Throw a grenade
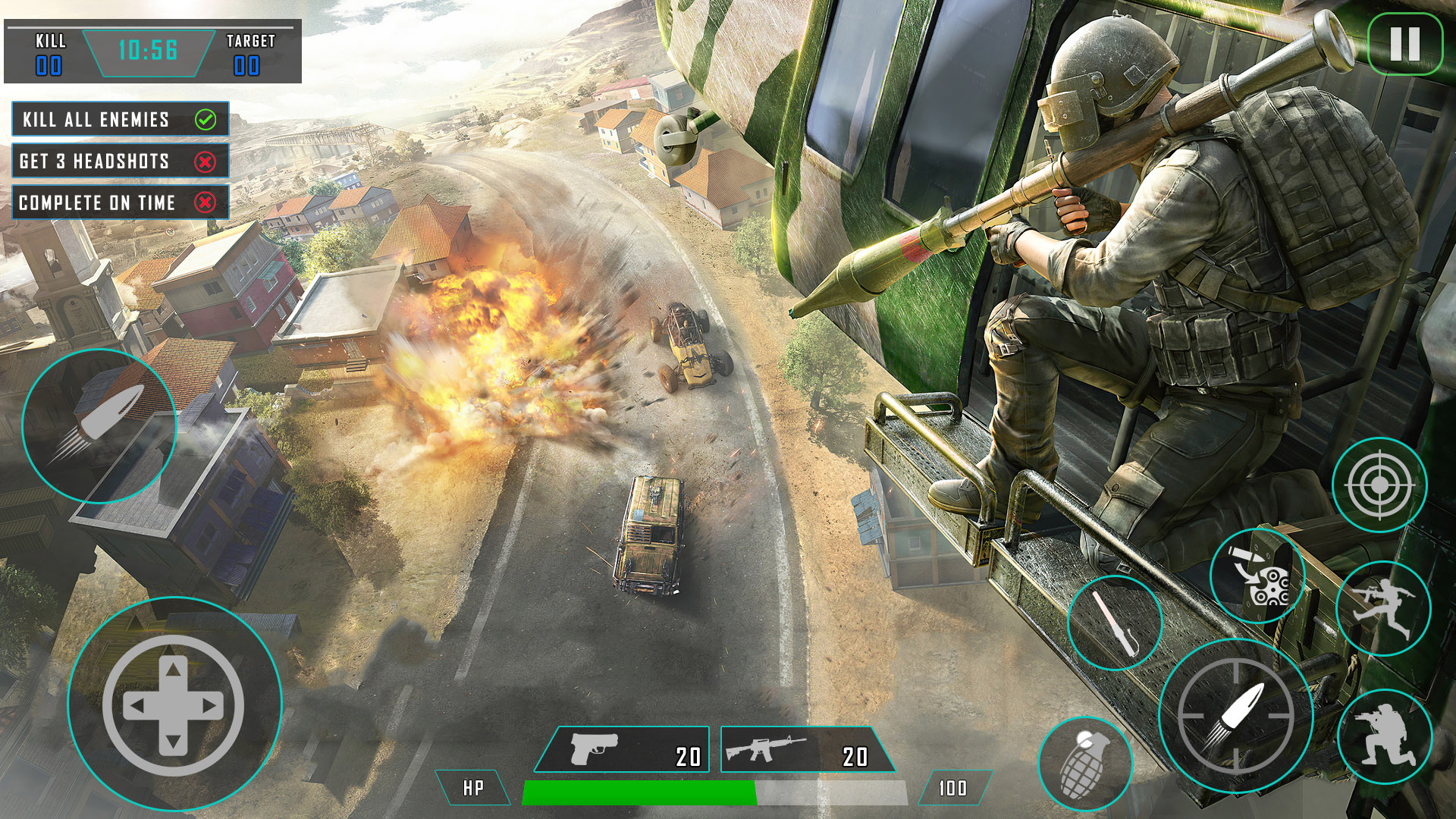Screen dimensions: 1456x819 coord(1082,762)
